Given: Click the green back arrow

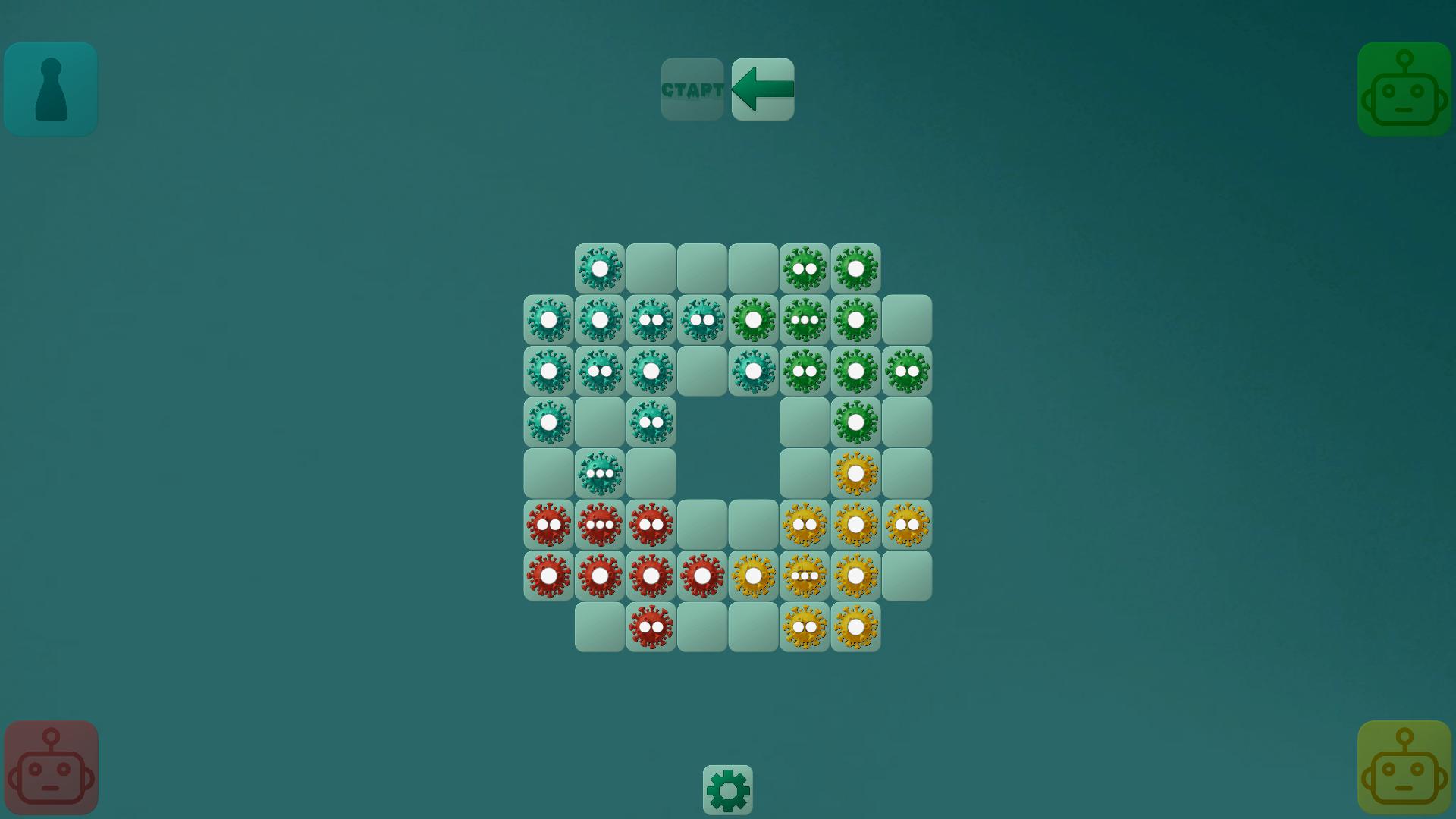Looking at the screenshot, I should 762,89.
